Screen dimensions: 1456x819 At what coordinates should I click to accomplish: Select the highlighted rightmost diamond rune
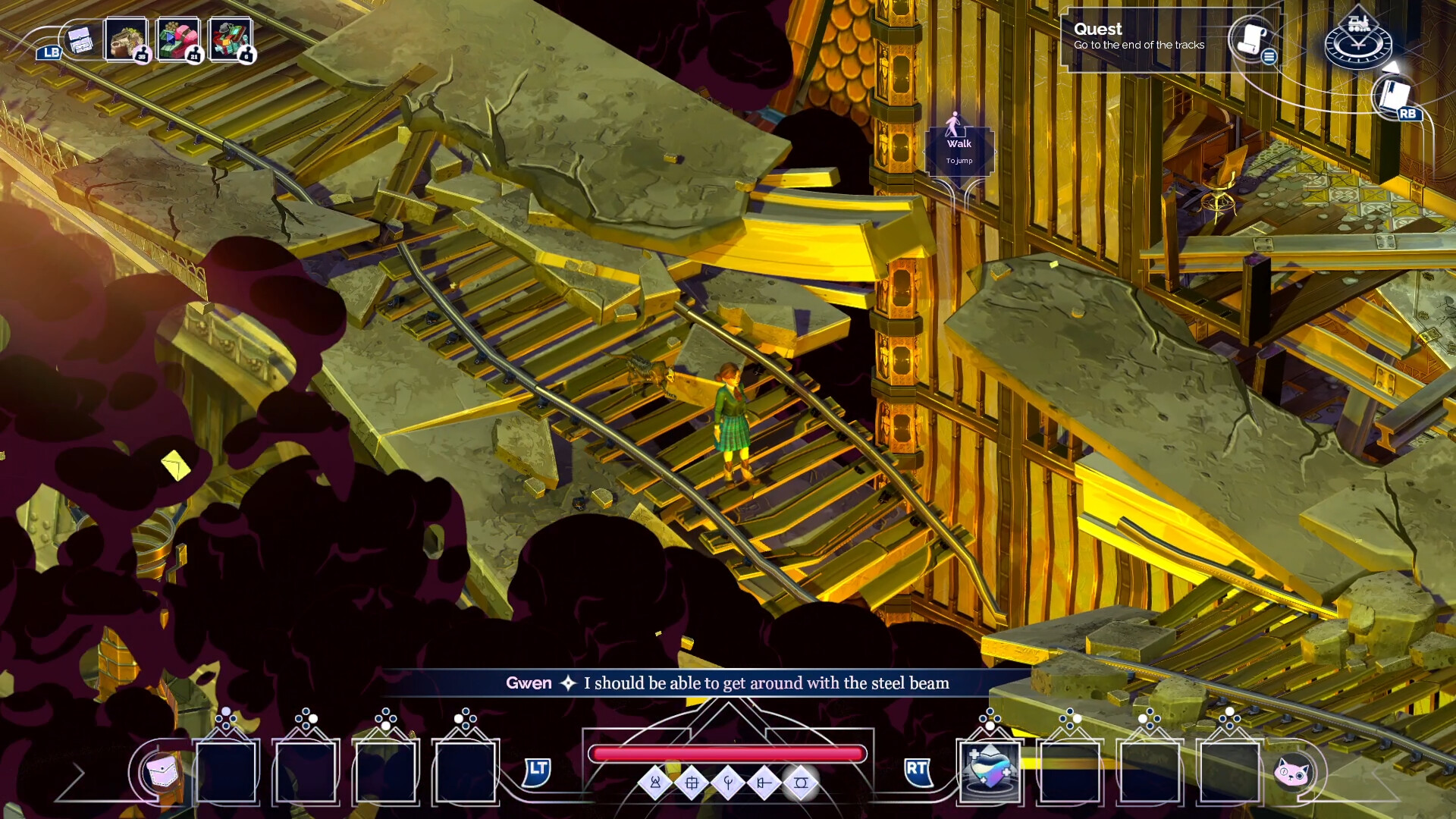click(x=801, y=783)
